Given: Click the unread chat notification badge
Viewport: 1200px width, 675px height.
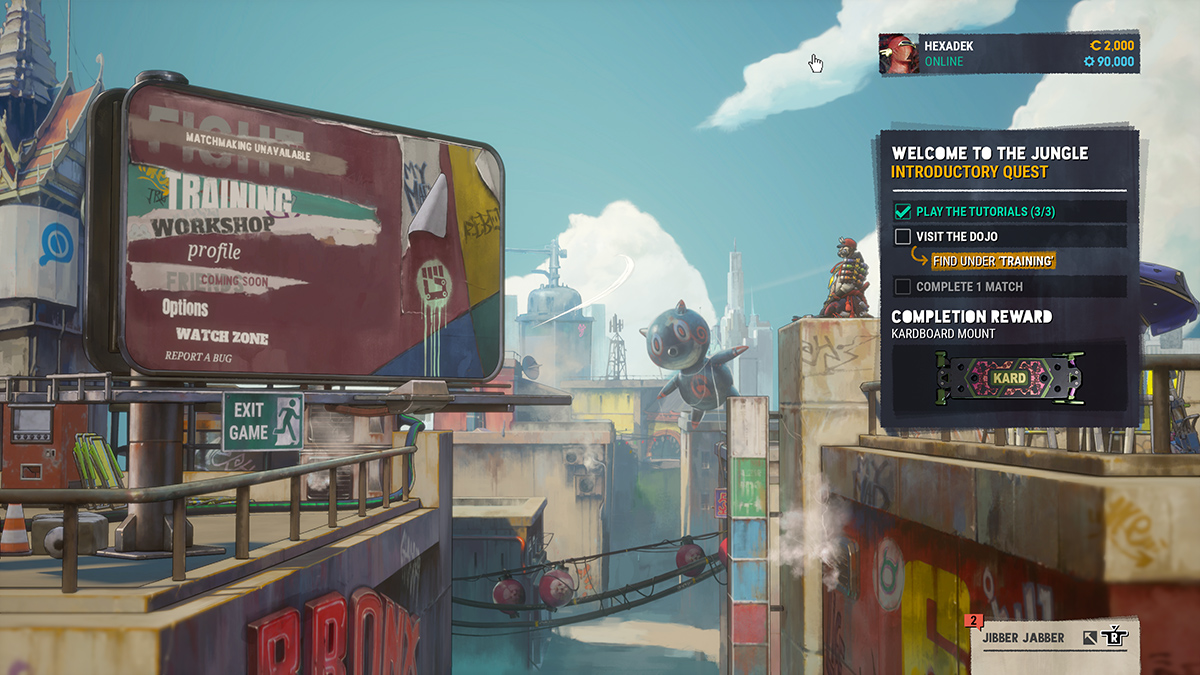Looking at the screenshot, I should tap(972, 621).
